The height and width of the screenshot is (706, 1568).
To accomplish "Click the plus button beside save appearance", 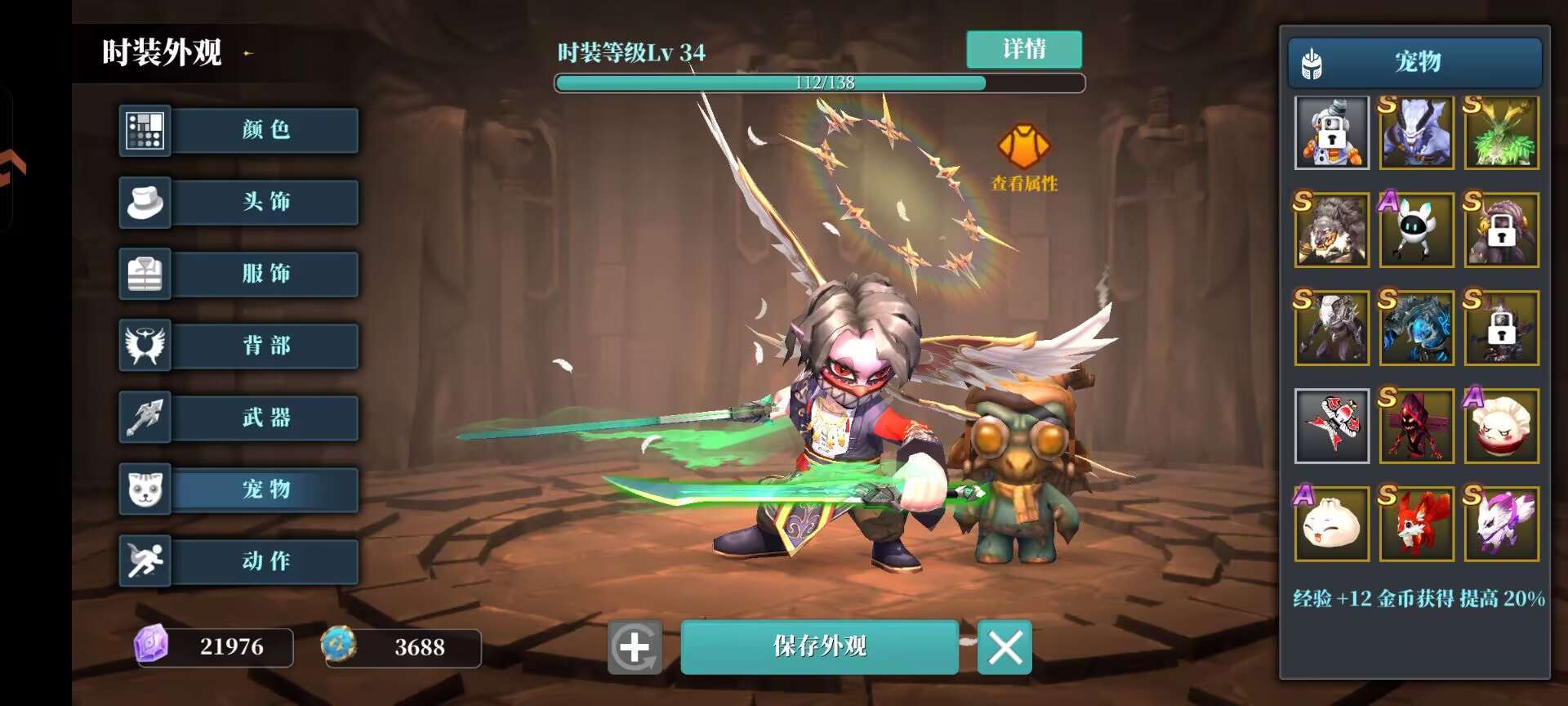I will click(633, 646).
